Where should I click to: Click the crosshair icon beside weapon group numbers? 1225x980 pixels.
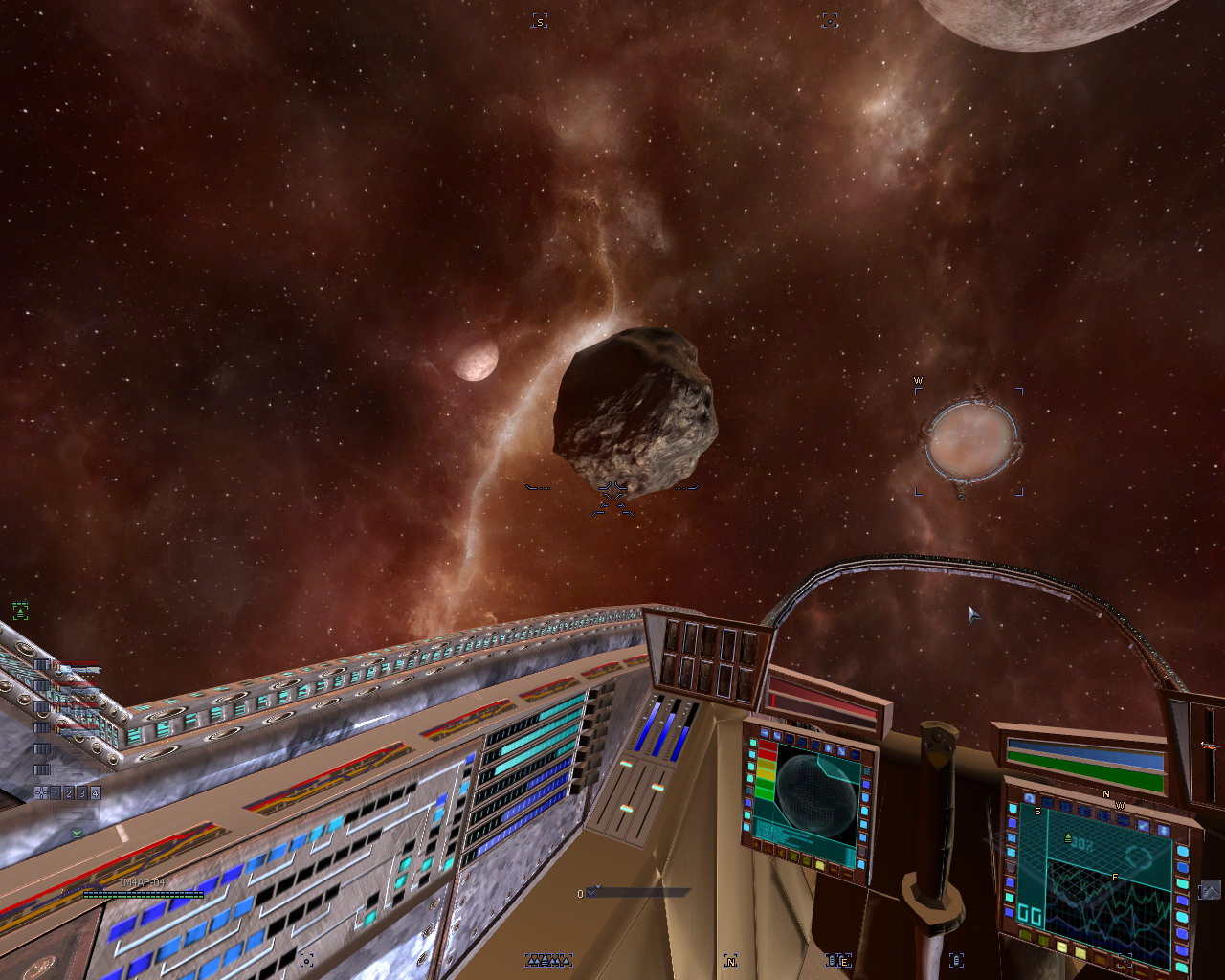point(41,793)
